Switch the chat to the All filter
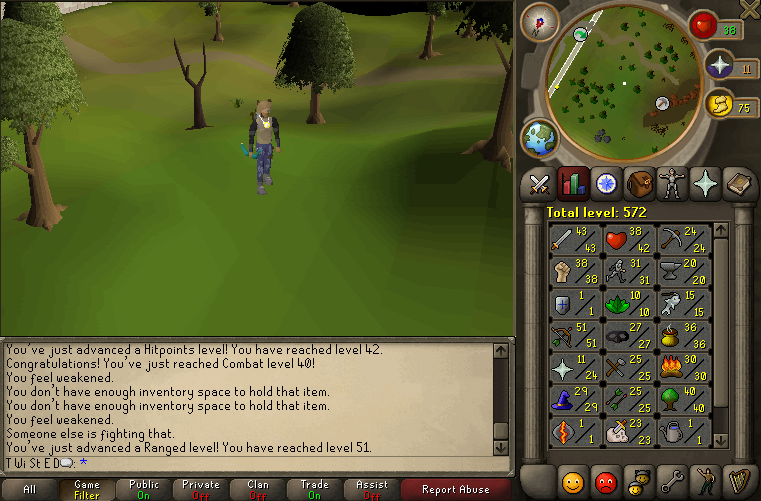 pos(30,489)
